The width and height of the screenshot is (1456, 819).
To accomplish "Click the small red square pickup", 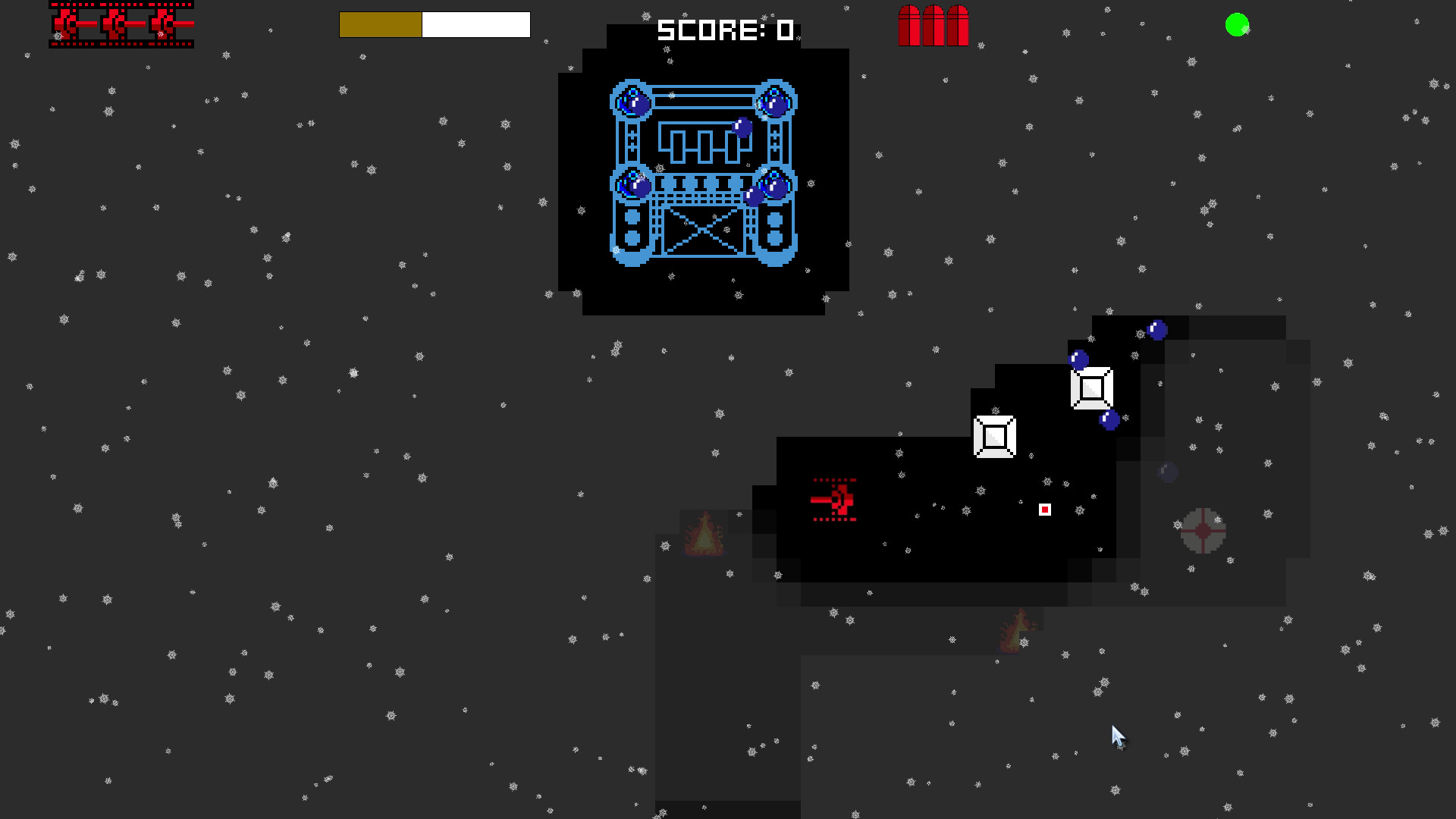I will click(x=1044, y=510).
